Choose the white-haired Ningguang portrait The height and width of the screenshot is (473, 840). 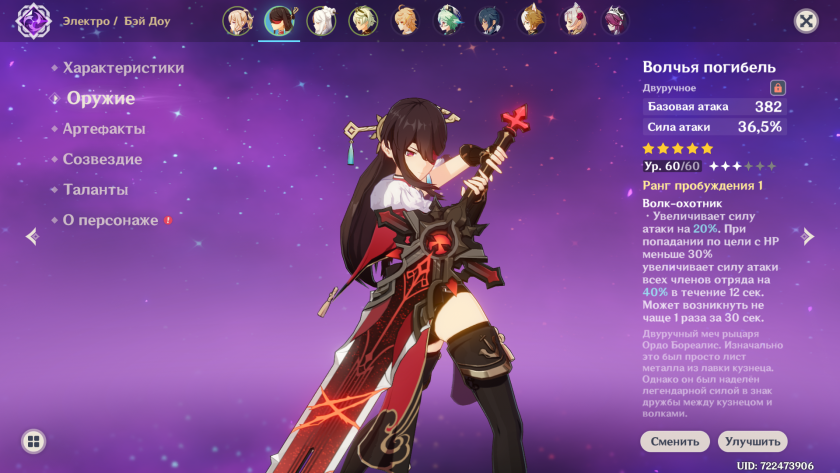(x=321, y=20)
